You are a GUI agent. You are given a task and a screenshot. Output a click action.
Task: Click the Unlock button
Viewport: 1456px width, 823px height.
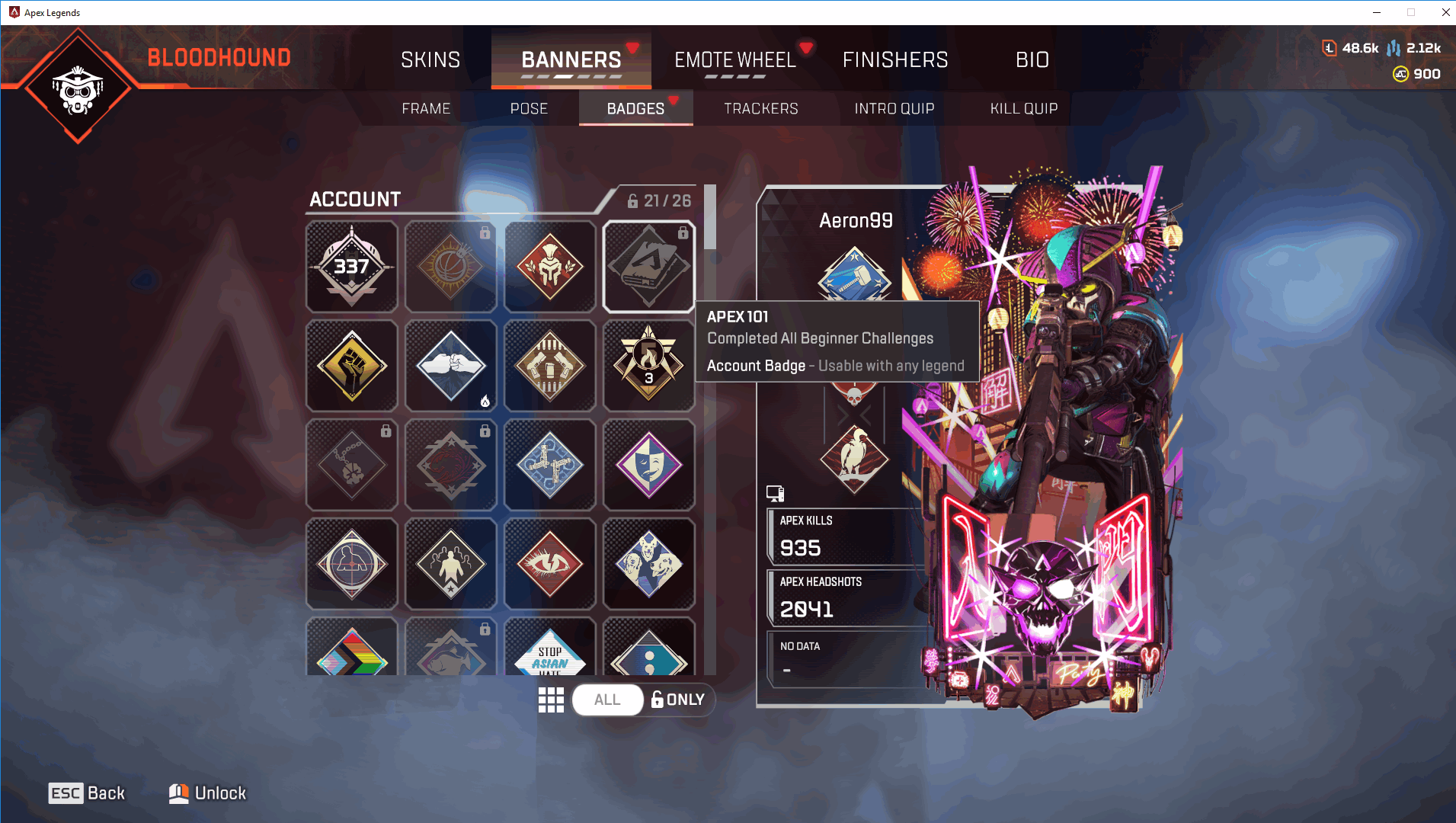[207, 793]
